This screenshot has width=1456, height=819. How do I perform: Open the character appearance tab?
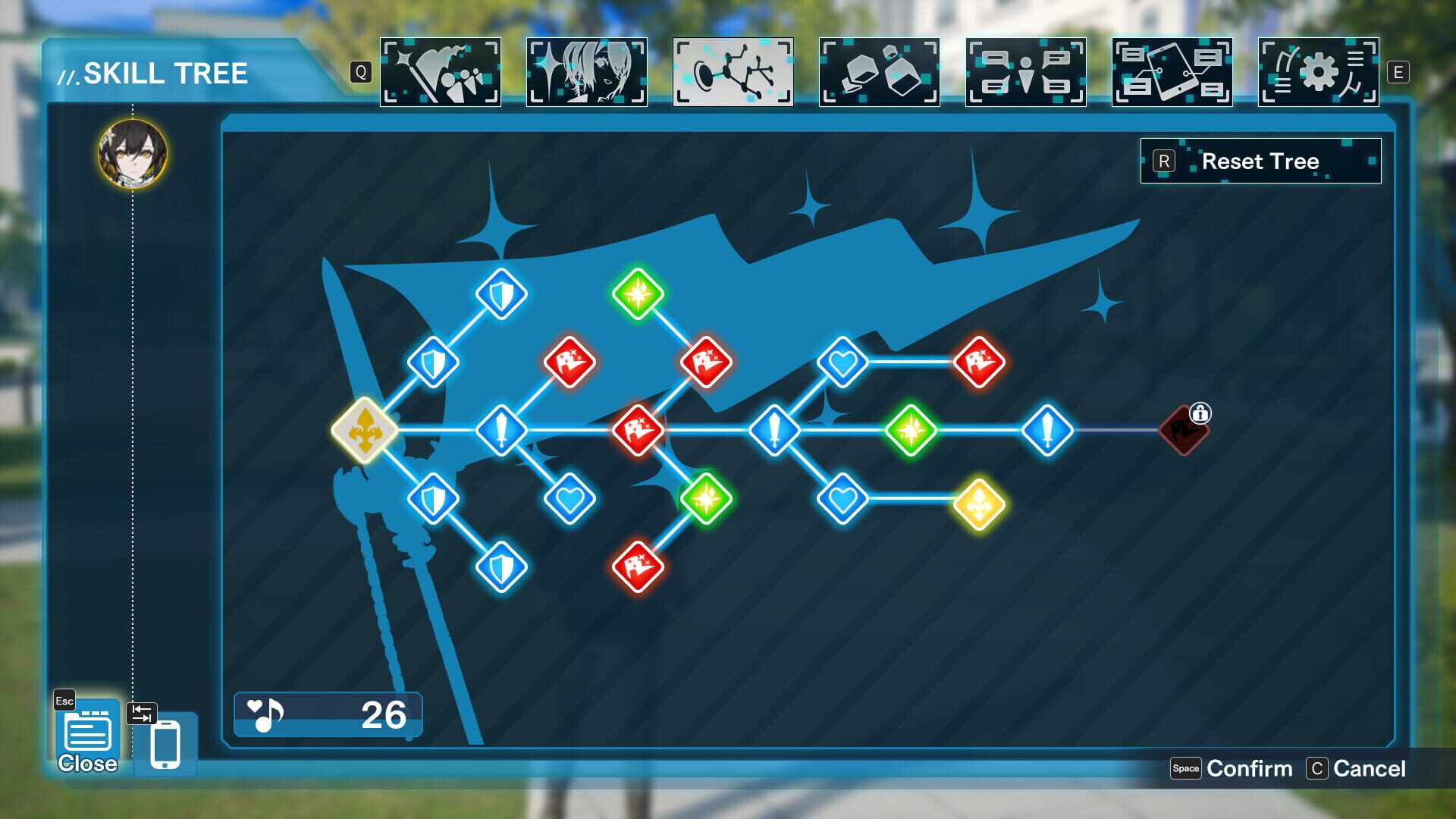point(586,73)
